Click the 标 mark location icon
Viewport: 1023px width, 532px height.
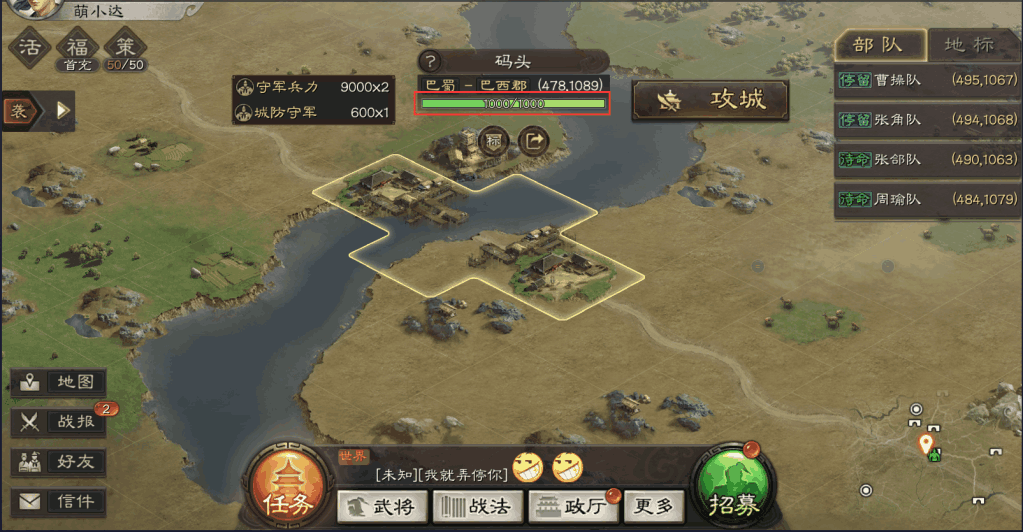(x=493, y=141)
